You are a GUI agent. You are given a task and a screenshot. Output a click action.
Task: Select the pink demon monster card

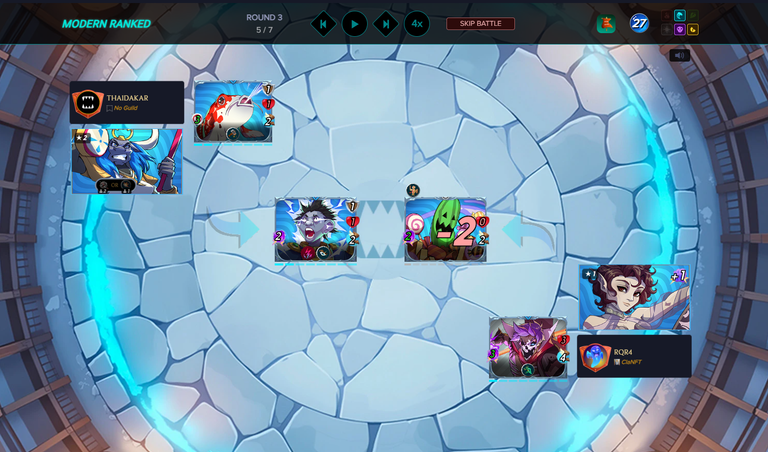pyautogui.click(x=528, y=347)
